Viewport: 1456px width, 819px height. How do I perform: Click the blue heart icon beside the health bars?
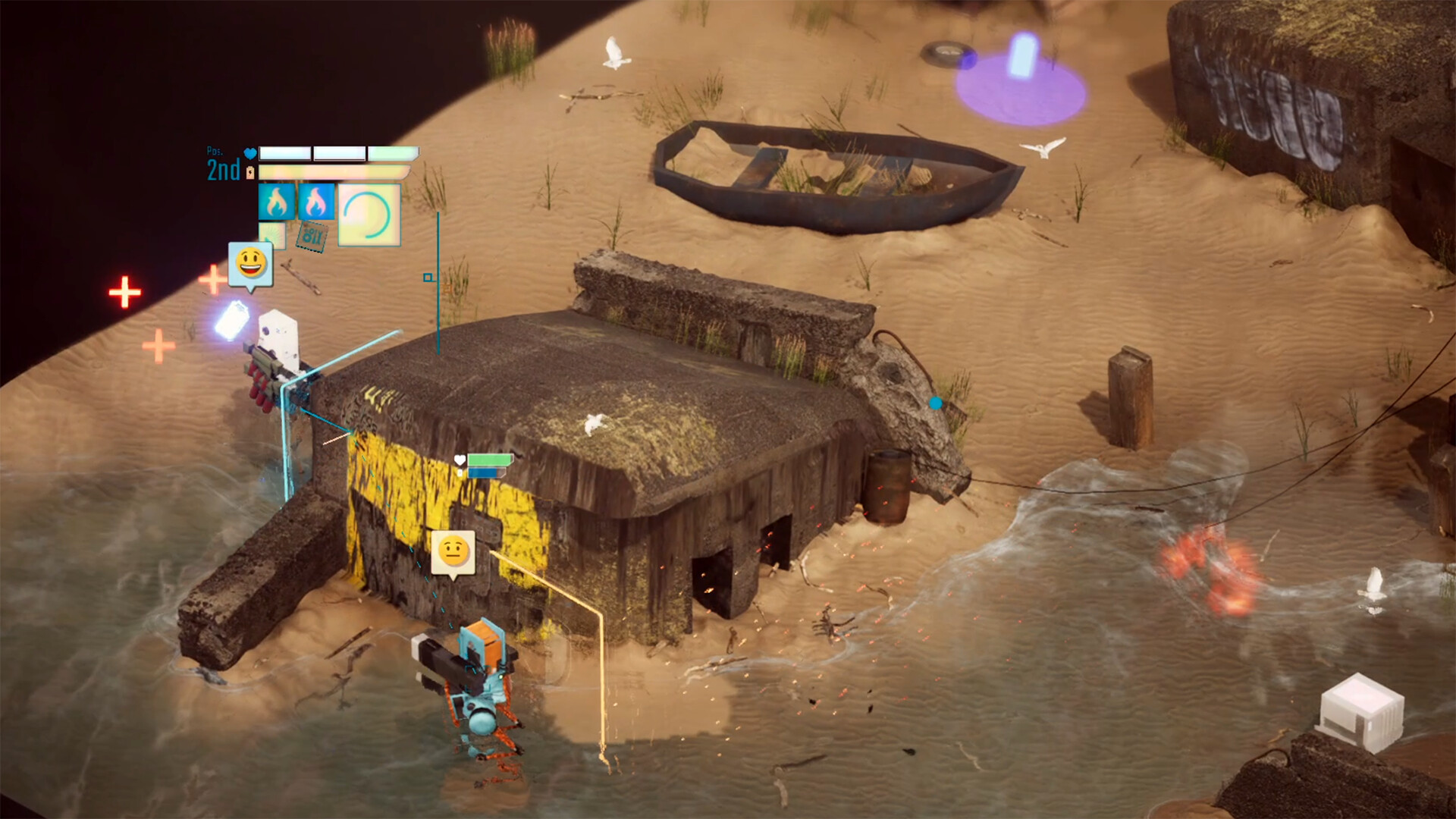pos(250,153)
